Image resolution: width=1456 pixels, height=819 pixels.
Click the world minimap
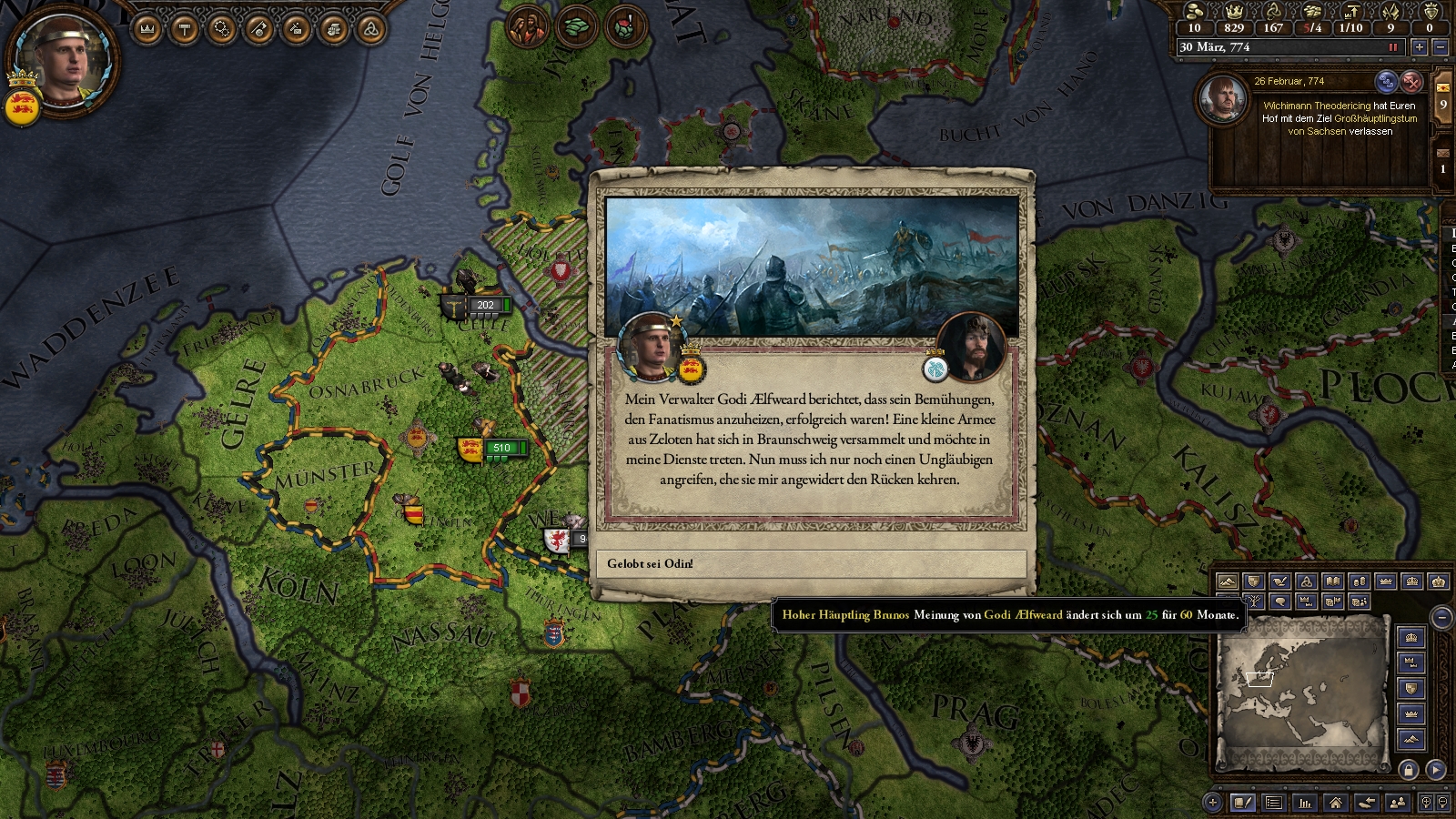pyautogui.click(x=1303, y=692)
